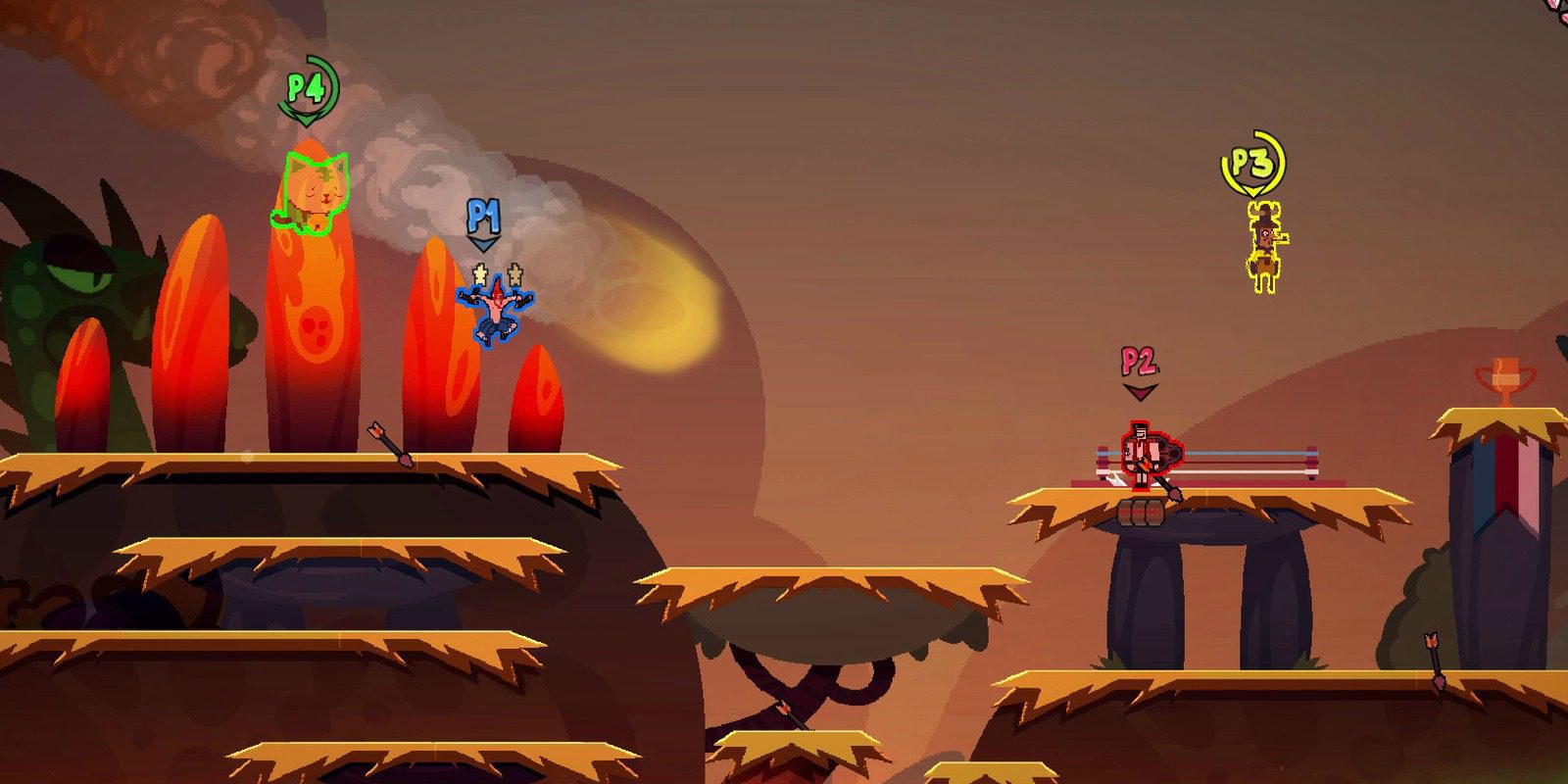Click the green chevron arrow above the cat
Screen dimensions: 1568x784
[305, 120]
